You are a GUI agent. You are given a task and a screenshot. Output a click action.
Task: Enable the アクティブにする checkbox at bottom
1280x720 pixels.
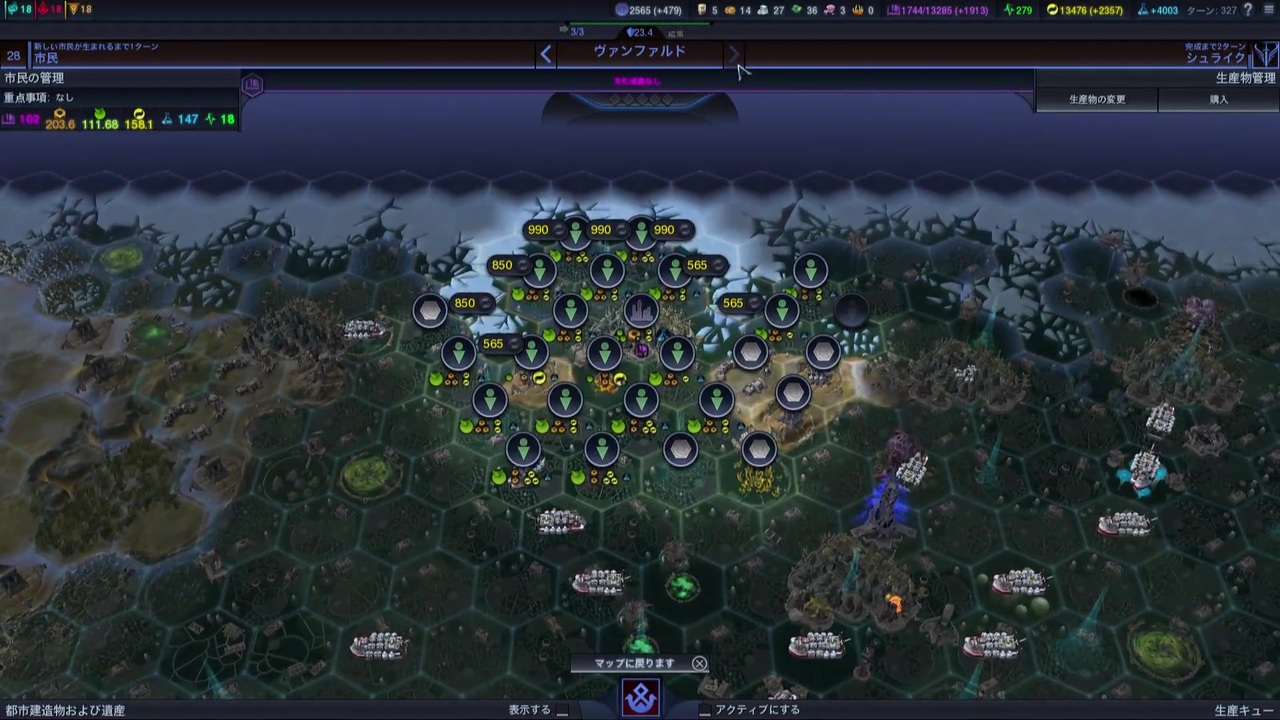(705, 708)
